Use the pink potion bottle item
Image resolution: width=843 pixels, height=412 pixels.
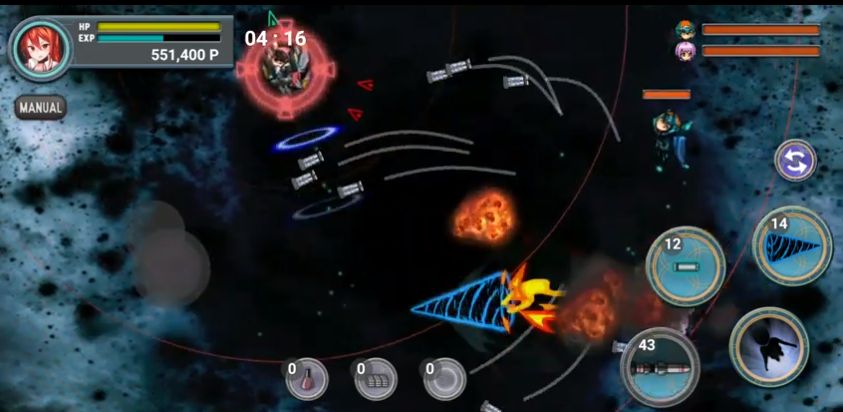click(x=308, y=379)
